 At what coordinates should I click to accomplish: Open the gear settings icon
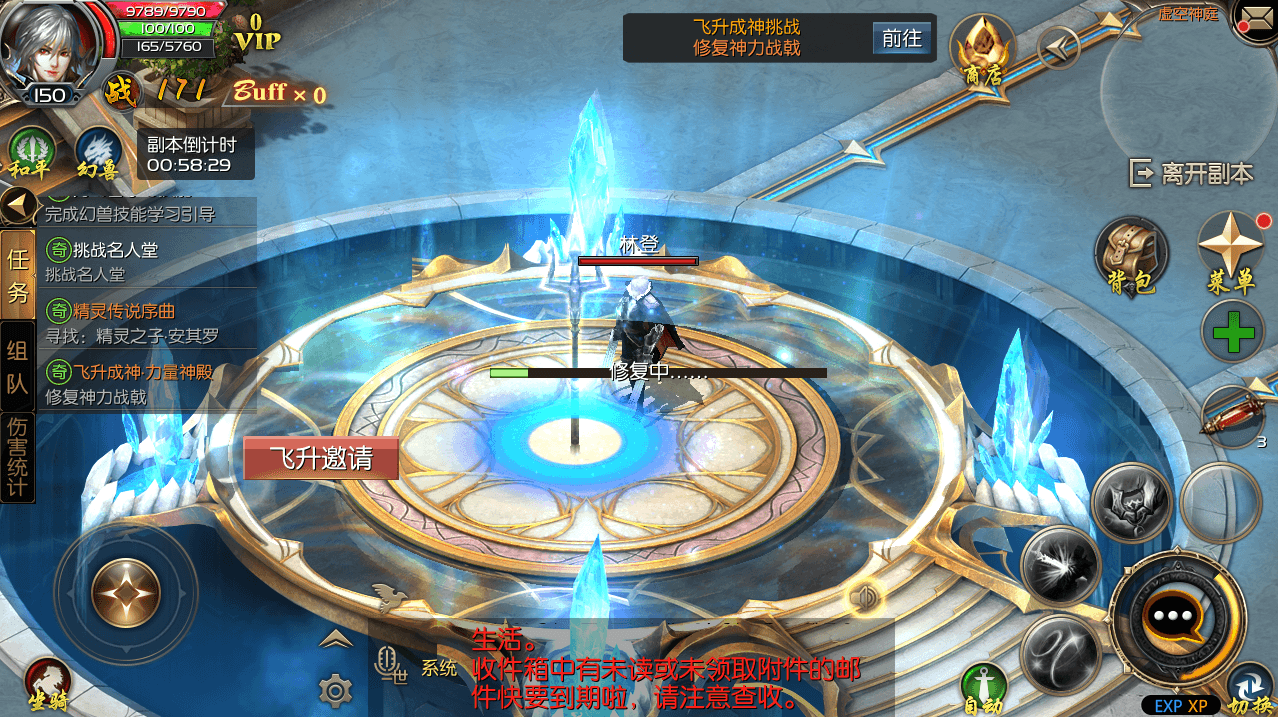pos(335,689)
